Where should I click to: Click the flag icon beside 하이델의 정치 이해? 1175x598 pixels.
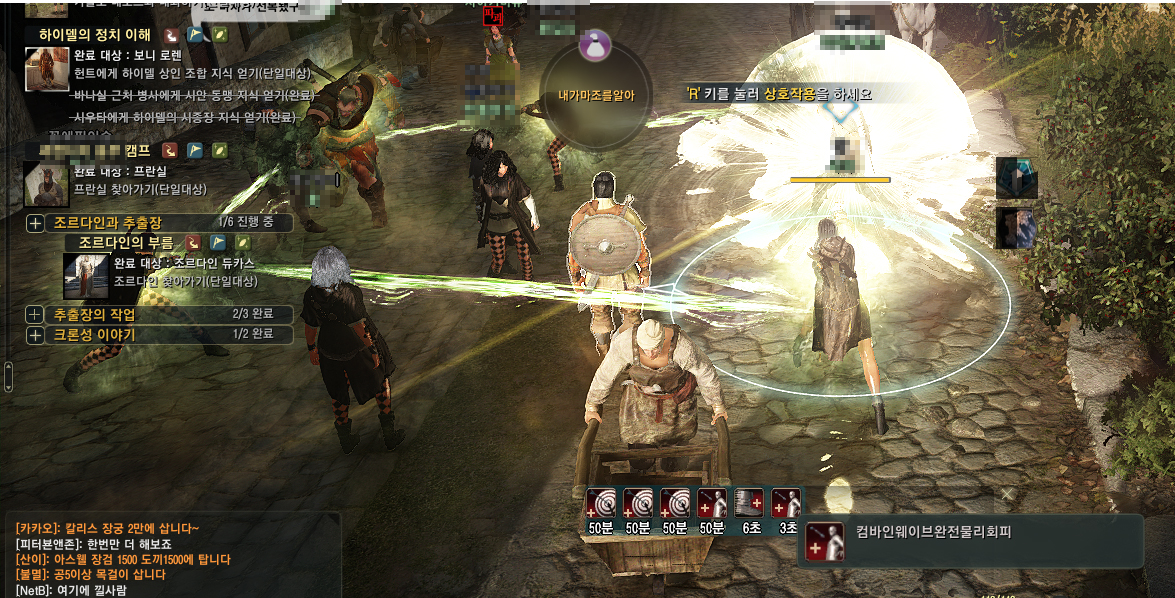(196, 35)
